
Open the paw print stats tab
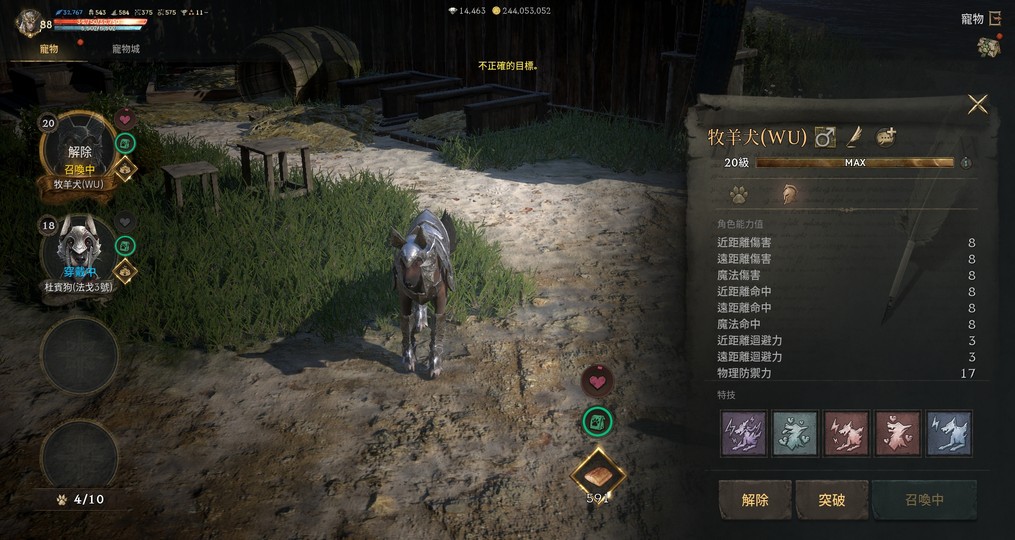[x=738, y=194]
